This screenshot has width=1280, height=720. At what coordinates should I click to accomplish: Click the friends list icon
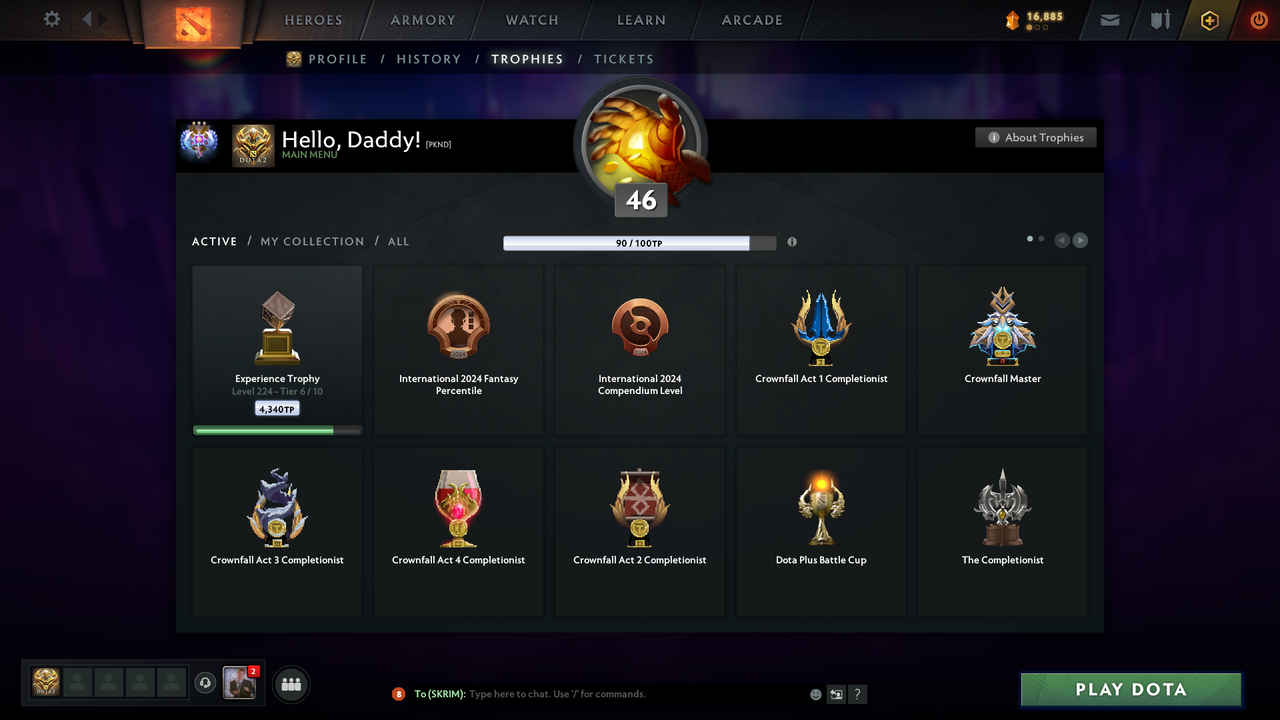pyautogui.click(x=289, y=684)
